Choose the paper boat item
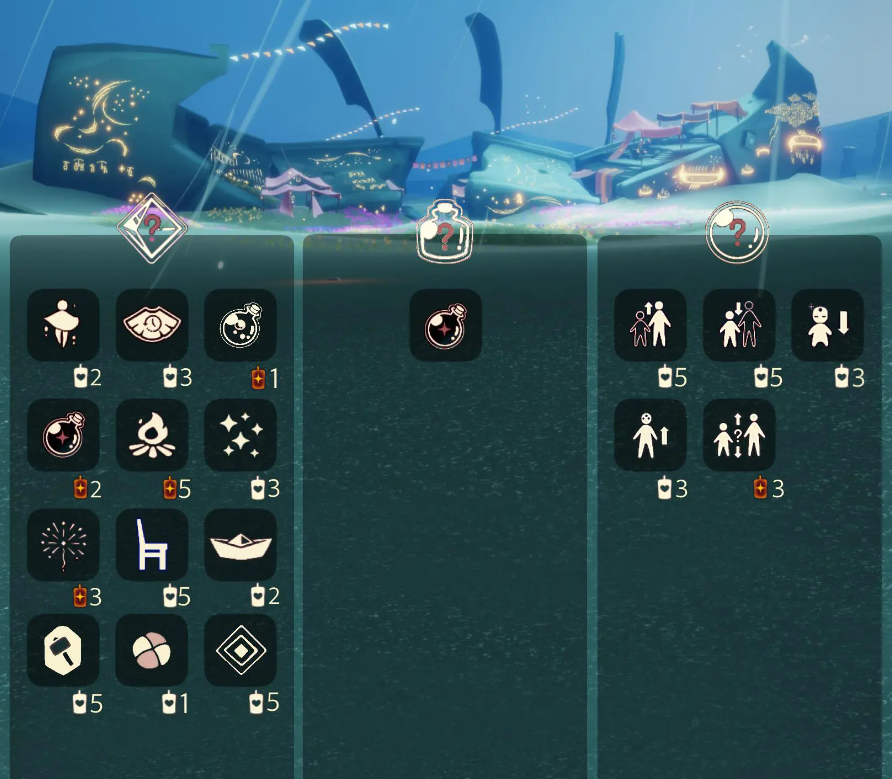 tap(241, 545)
